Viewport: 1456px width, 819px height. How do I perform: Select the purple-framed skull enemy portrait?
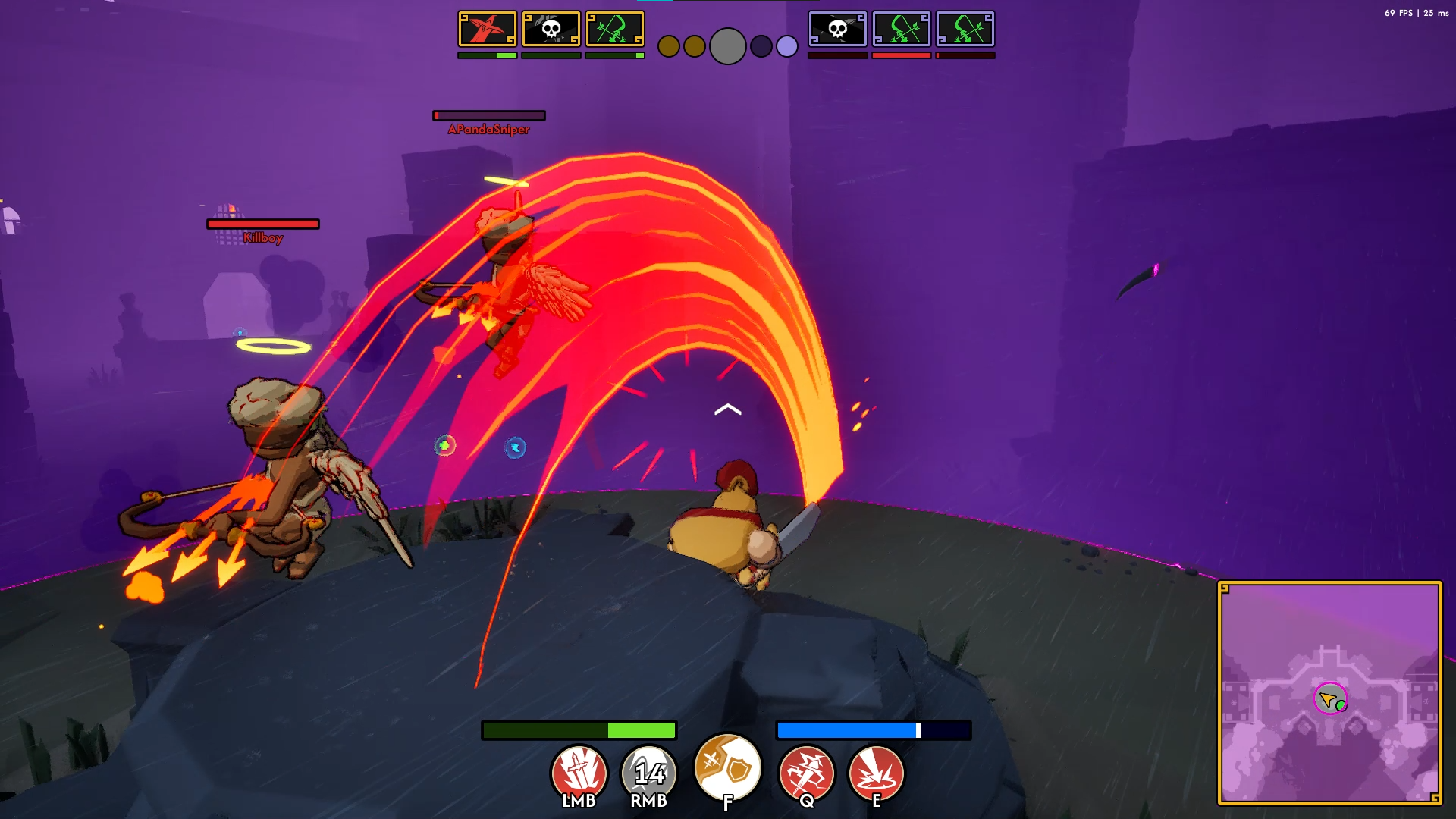click(x=838, y=30)
